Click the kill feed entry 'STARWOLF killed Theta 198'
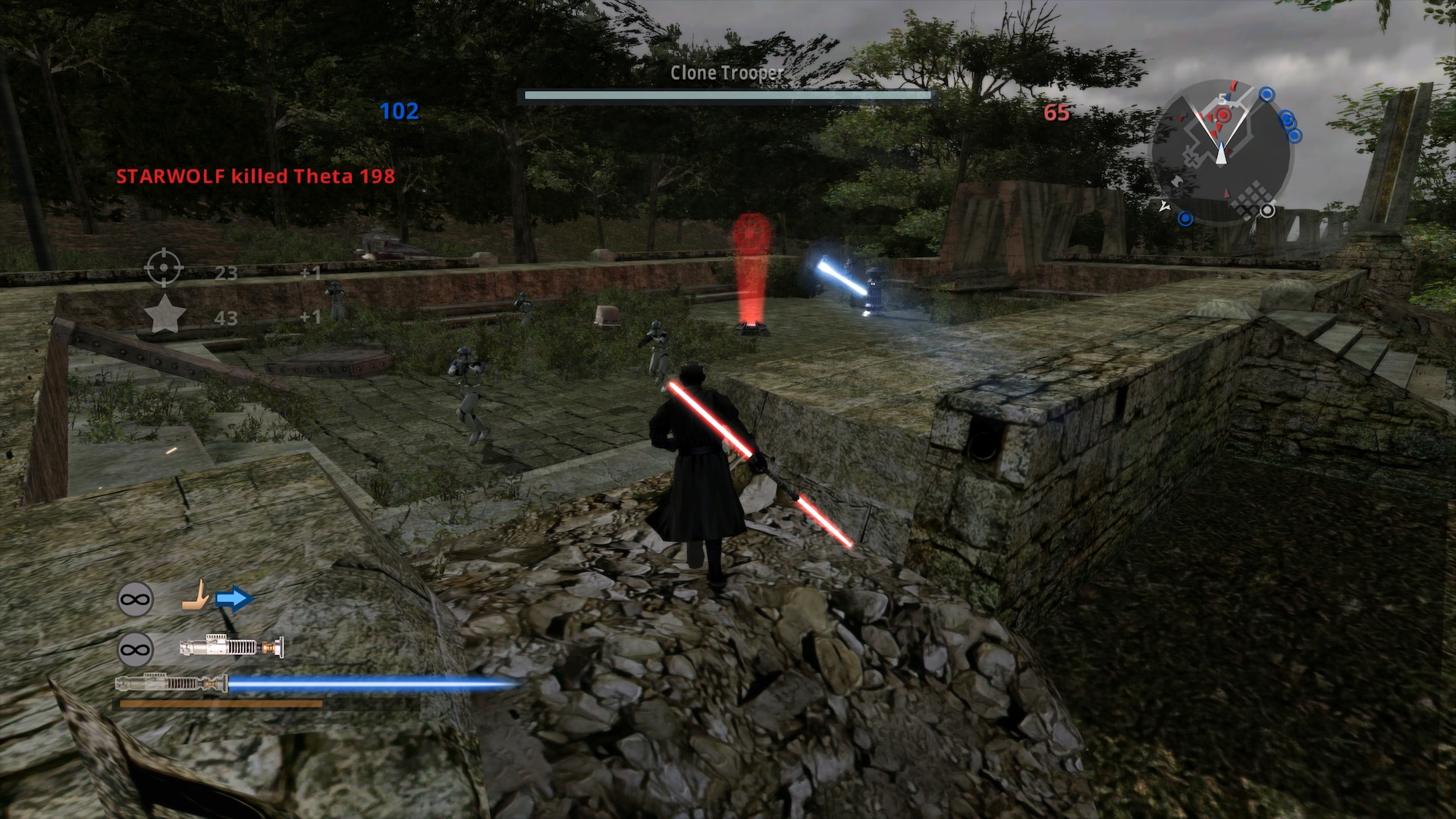The image size is (1456, 819). coord(256,175)
